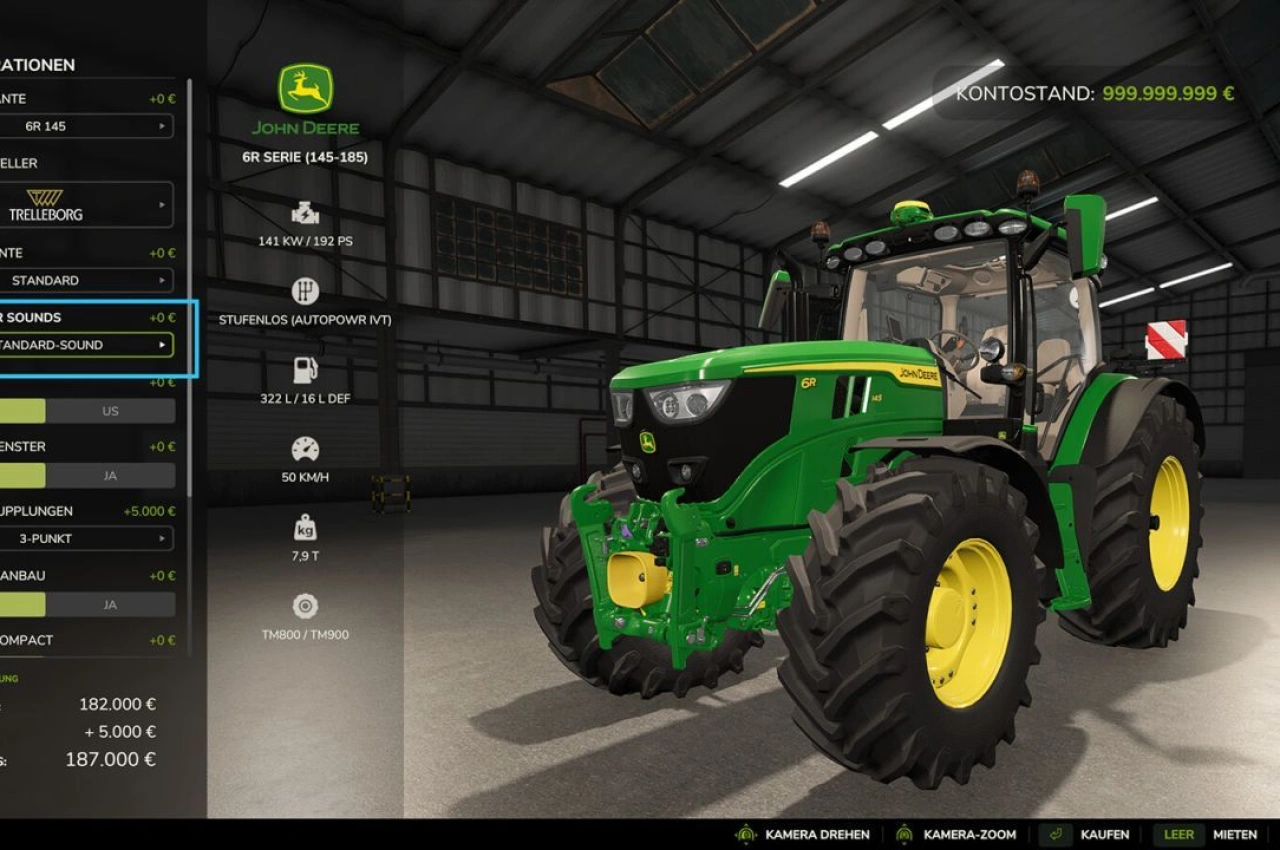Click the Kamera Drehen camera icon
Viewport: 1280px width, 850px height.
(x=744, y=834)
